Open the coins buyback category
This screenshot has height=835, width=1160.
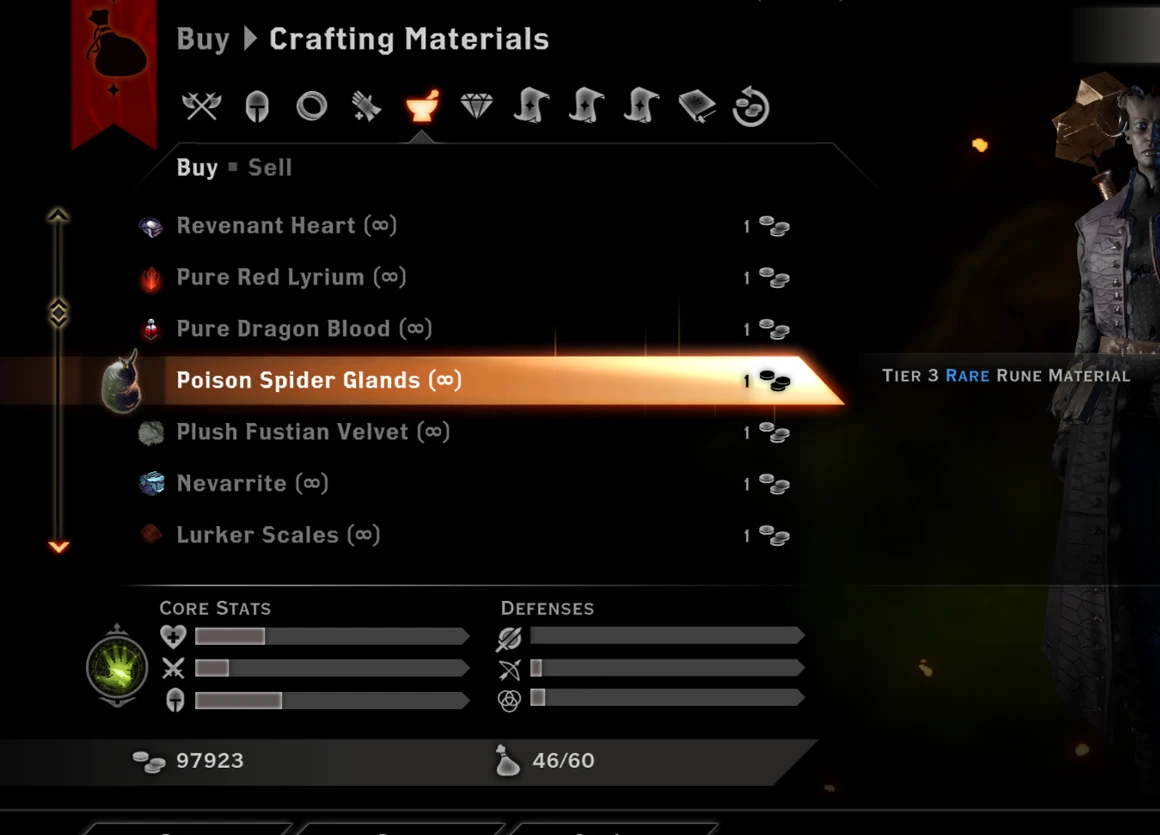(750, 106)
